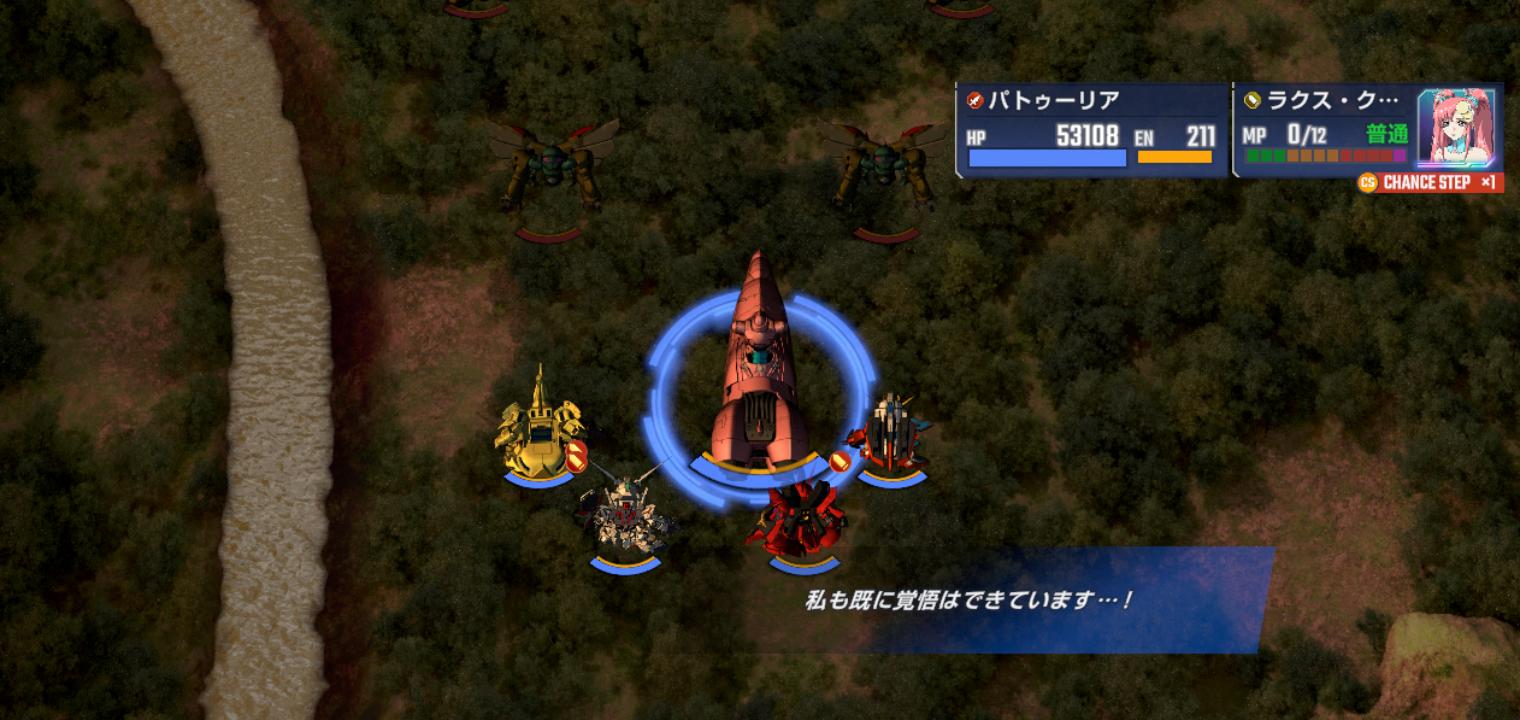Click the orange CS icon on the Chance Step badge
Screen dimensions: 1520x720
click(x=1370, y=183)
